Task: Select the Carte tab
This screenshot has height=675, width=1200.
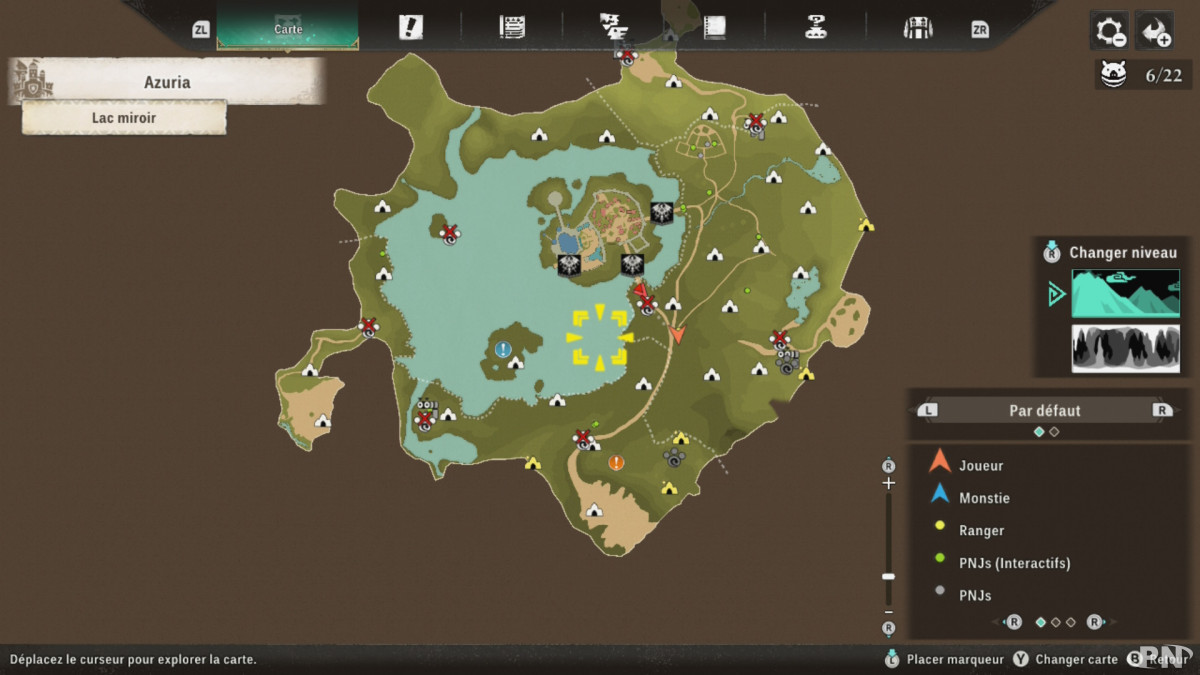Action: click(x=288, y=28)
